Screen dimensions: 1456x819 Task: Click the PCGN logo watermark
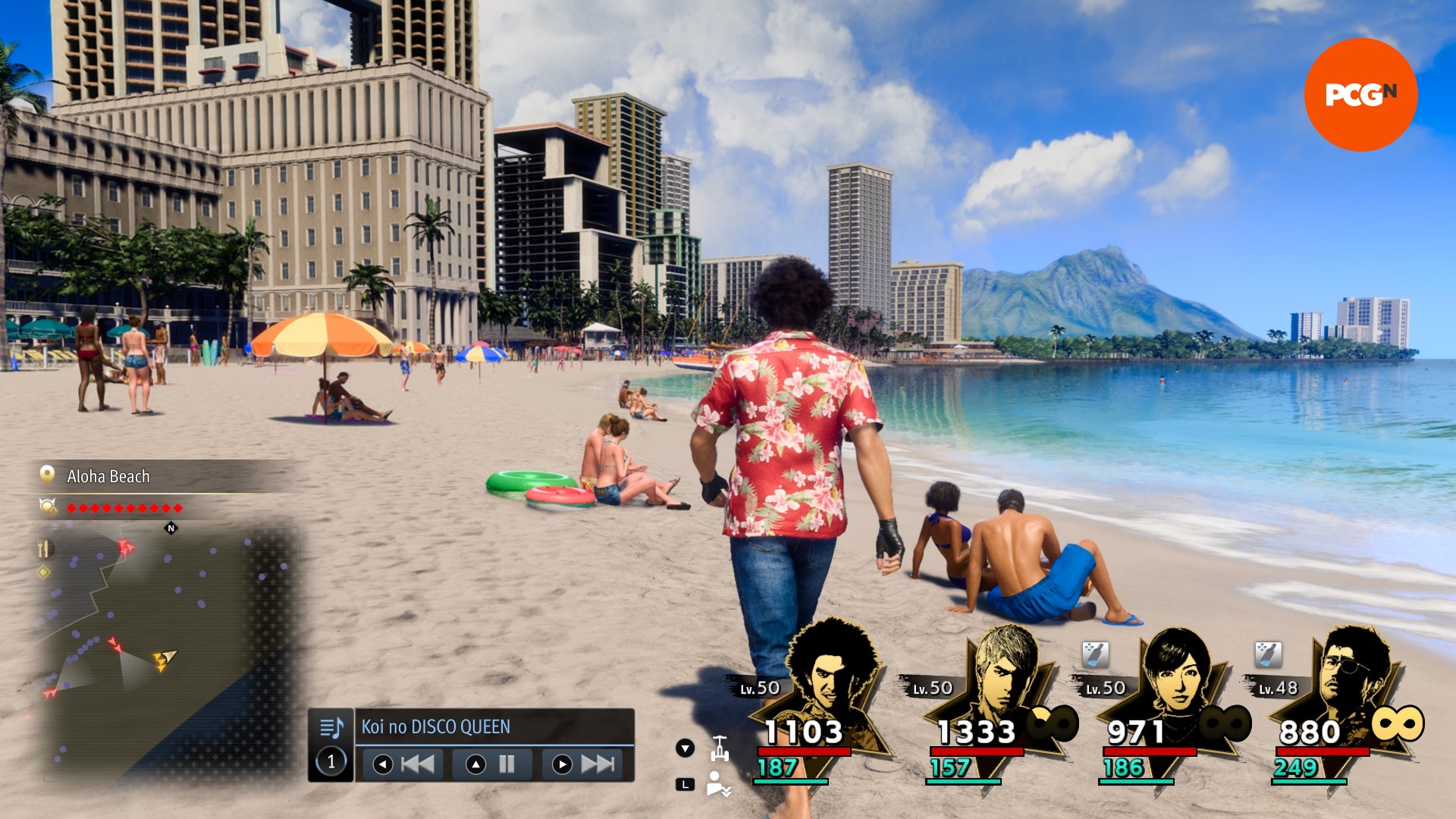pyautogui.click(x=1360, y=95)
